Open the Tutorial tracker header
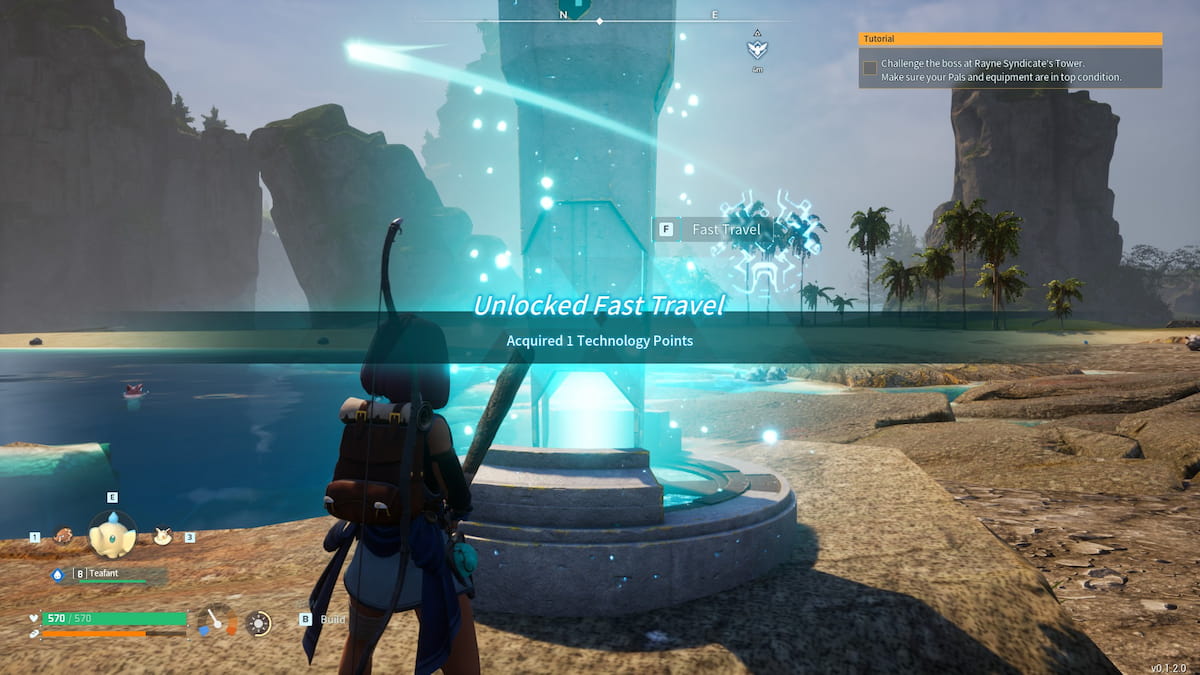The width and height of the screenshot is (1200, 675). pyautogui.click(x=1010, y=39)
